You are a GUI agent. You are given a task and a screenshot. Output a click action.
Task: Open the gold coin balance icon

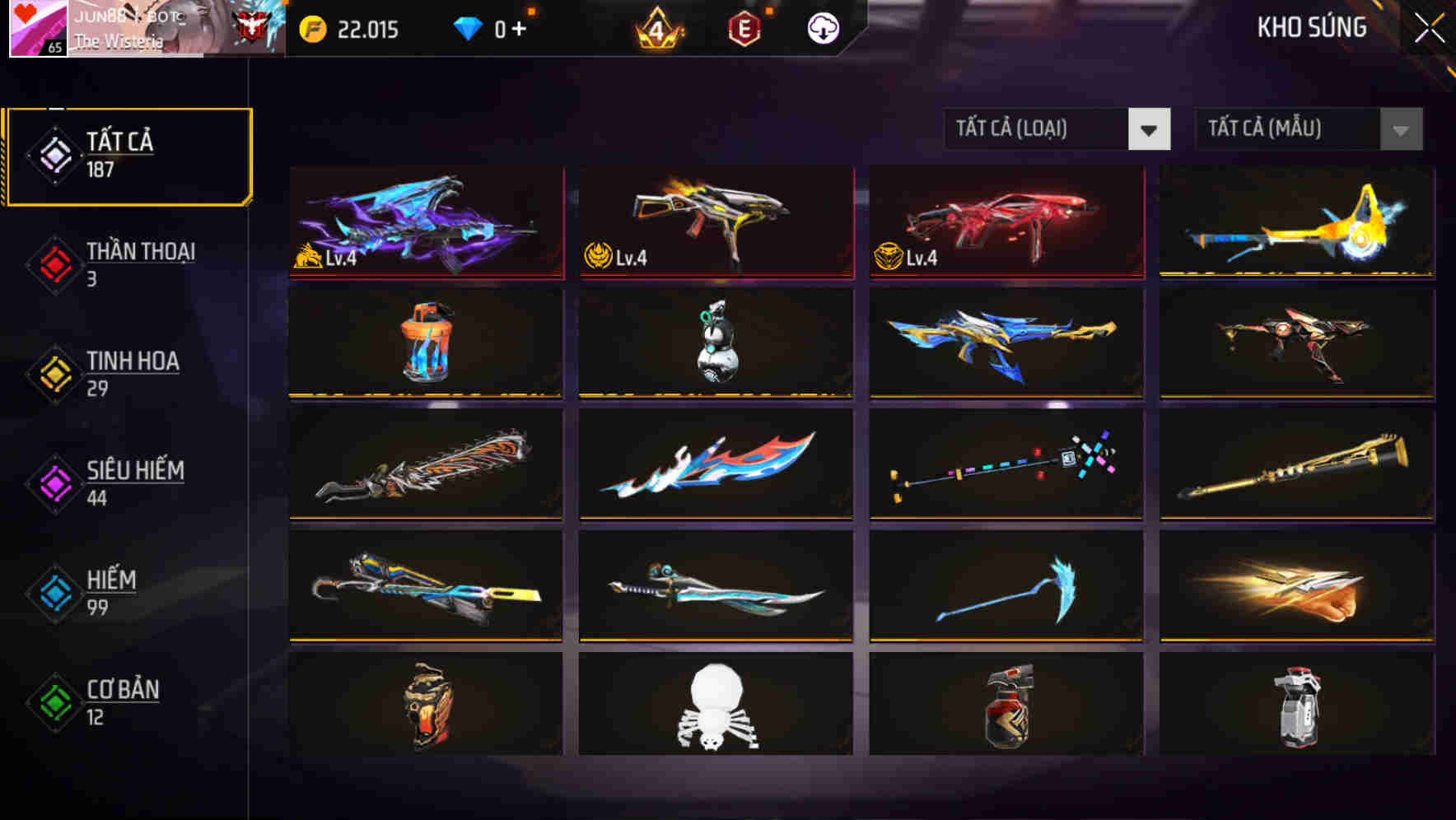point(311,30)
